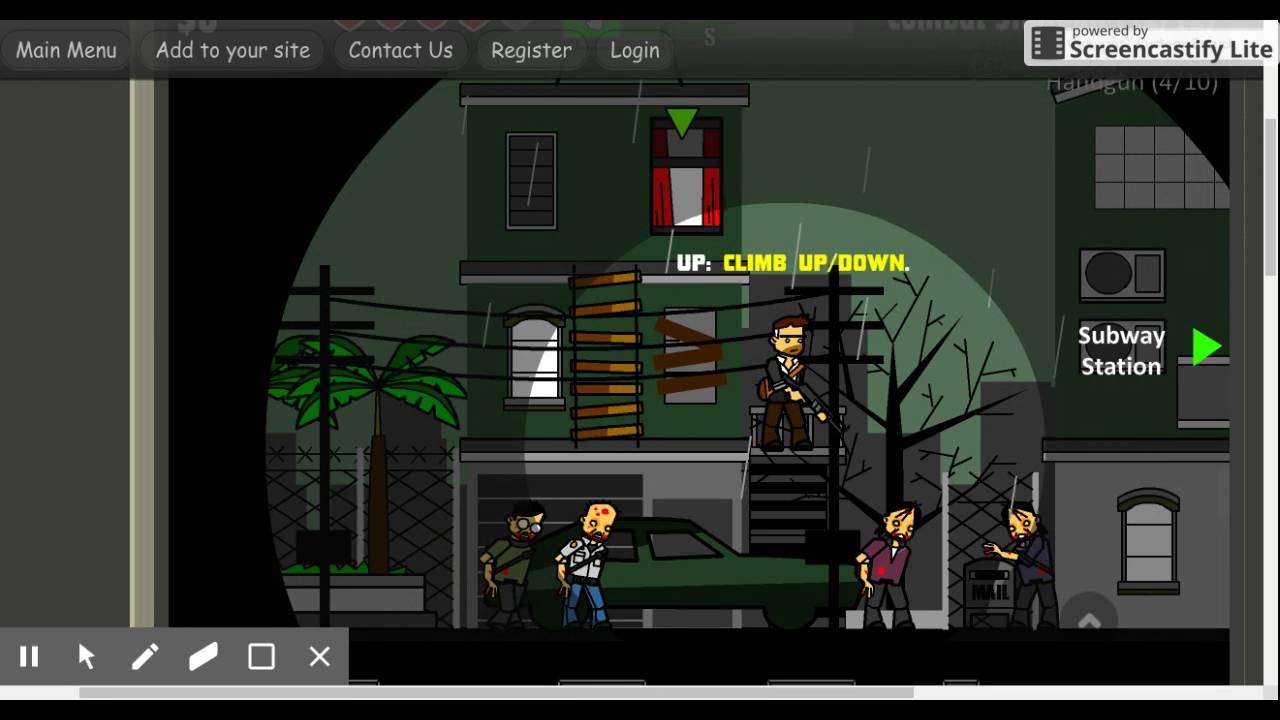The height and width of the screenshot is (720, 1280).
Task: Click the Register button
Action: pyautogui.click(x=531, y=50)
